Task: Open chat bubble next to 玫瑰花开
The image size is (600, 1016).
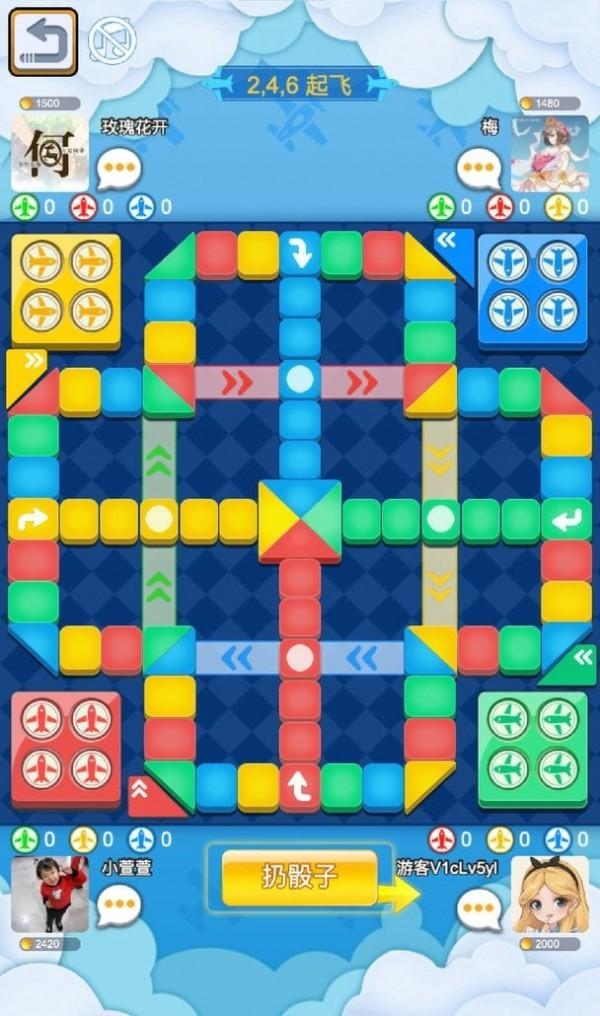Action: [x=119, y=167]
